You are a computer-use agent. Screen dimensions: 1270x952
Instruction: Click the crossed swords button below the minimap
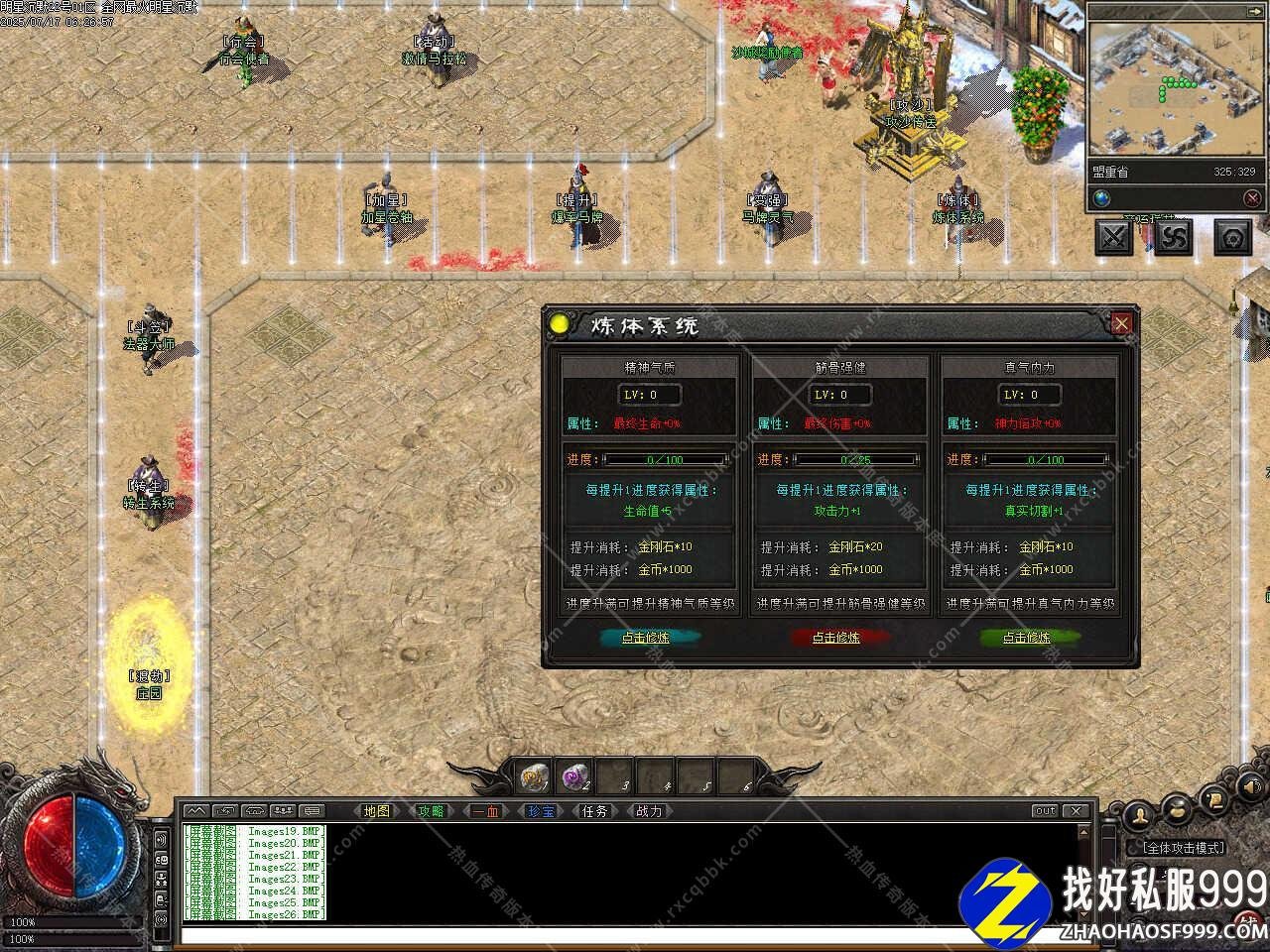click(x=1114, y=237)
